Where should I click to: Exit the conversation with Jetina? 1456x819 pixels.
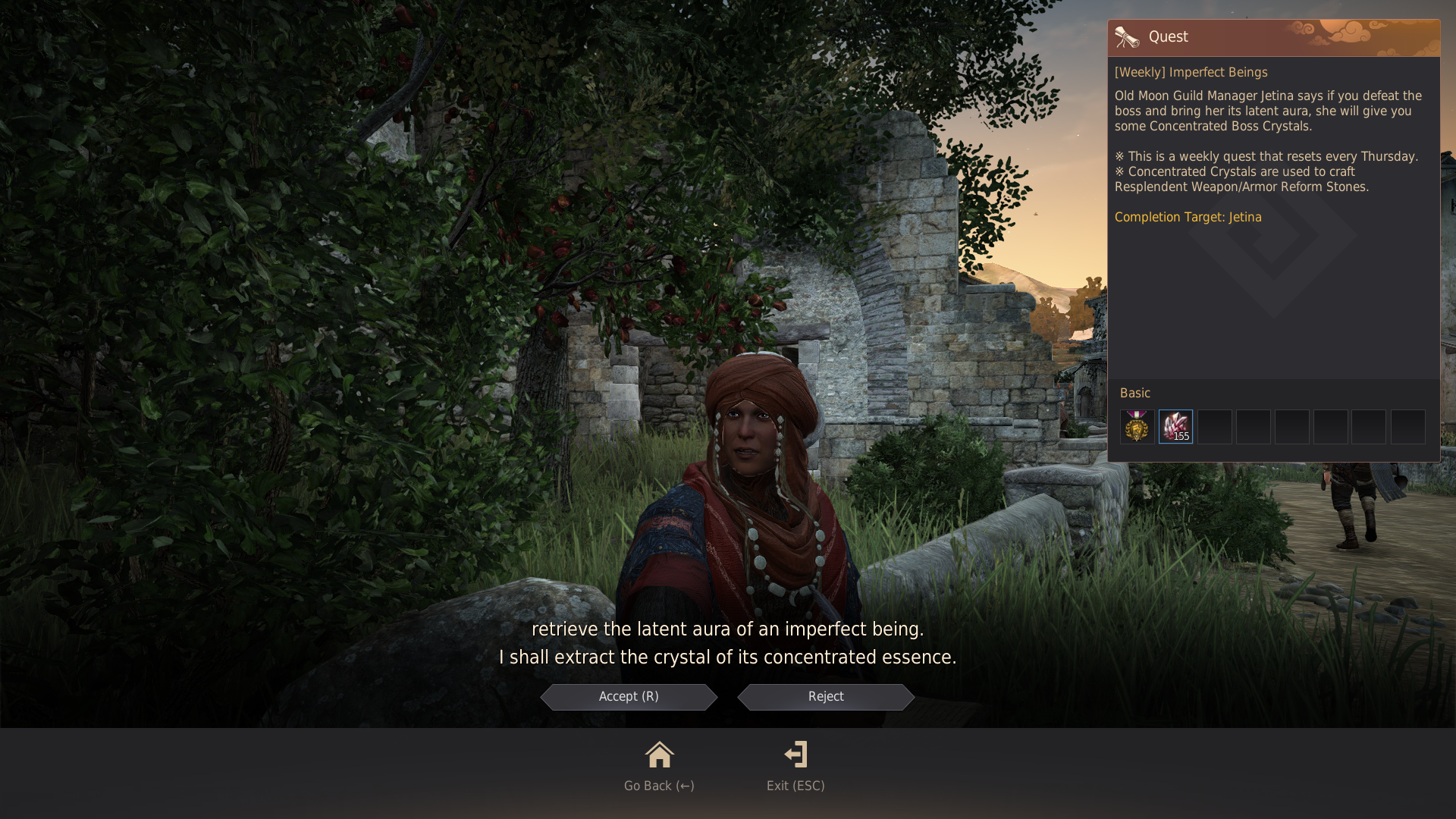point(795,766)
